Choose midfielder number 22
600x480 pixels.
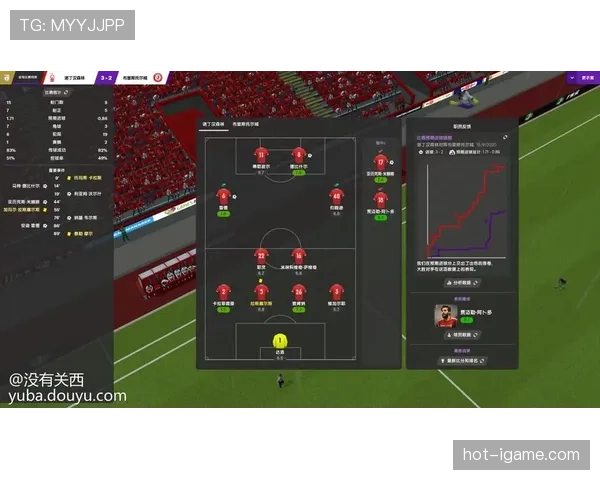[x=261, y=256]
